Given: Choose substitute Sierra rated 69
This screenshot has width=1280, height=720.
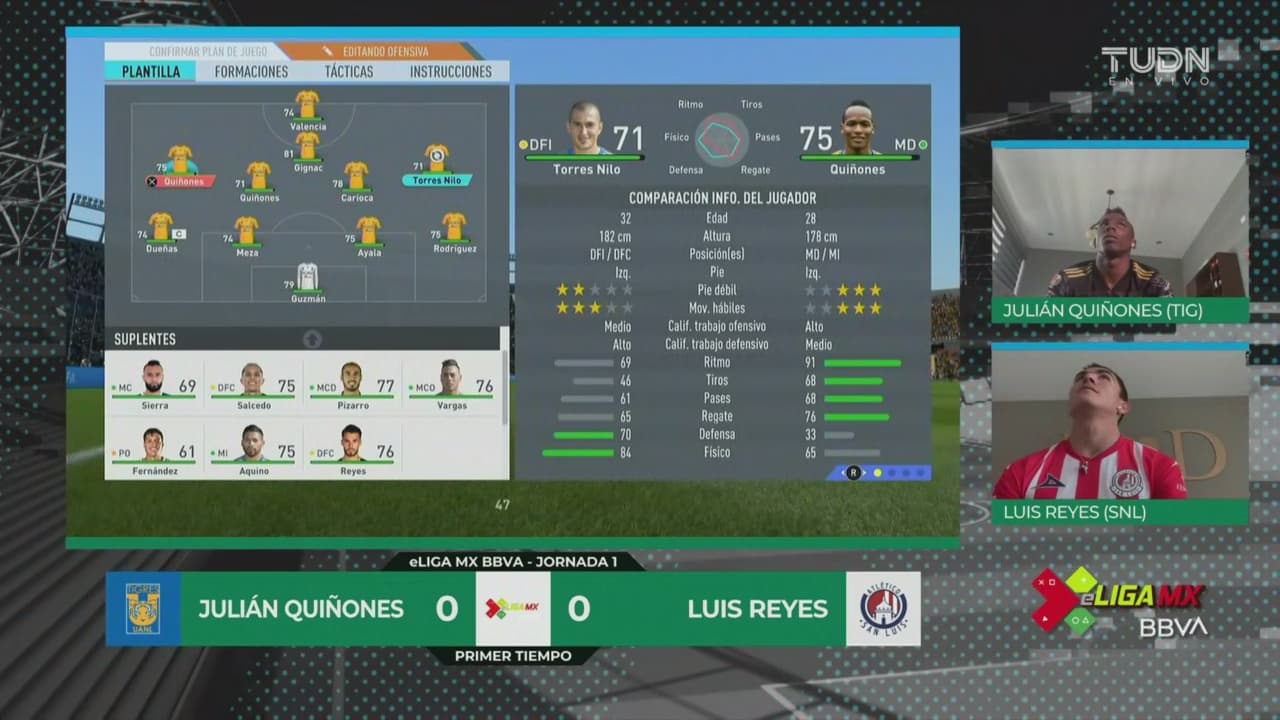Looking at the screenshot, I should pyautogui.click(x=154, y=384).
